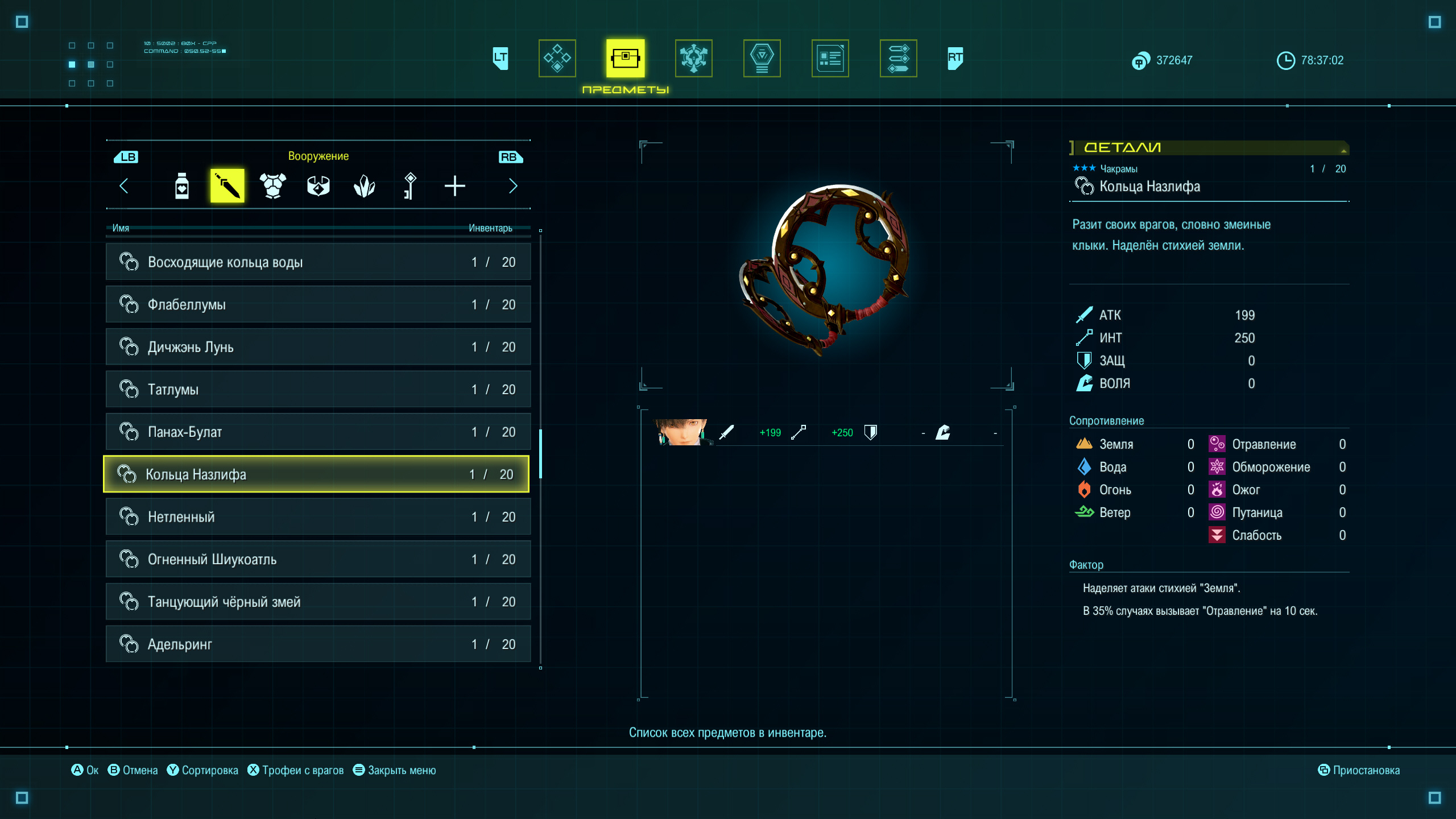Choose Флабеллумы from the weapon list
Viewport: 1456px width, 819px height.
tap(317, 305)
